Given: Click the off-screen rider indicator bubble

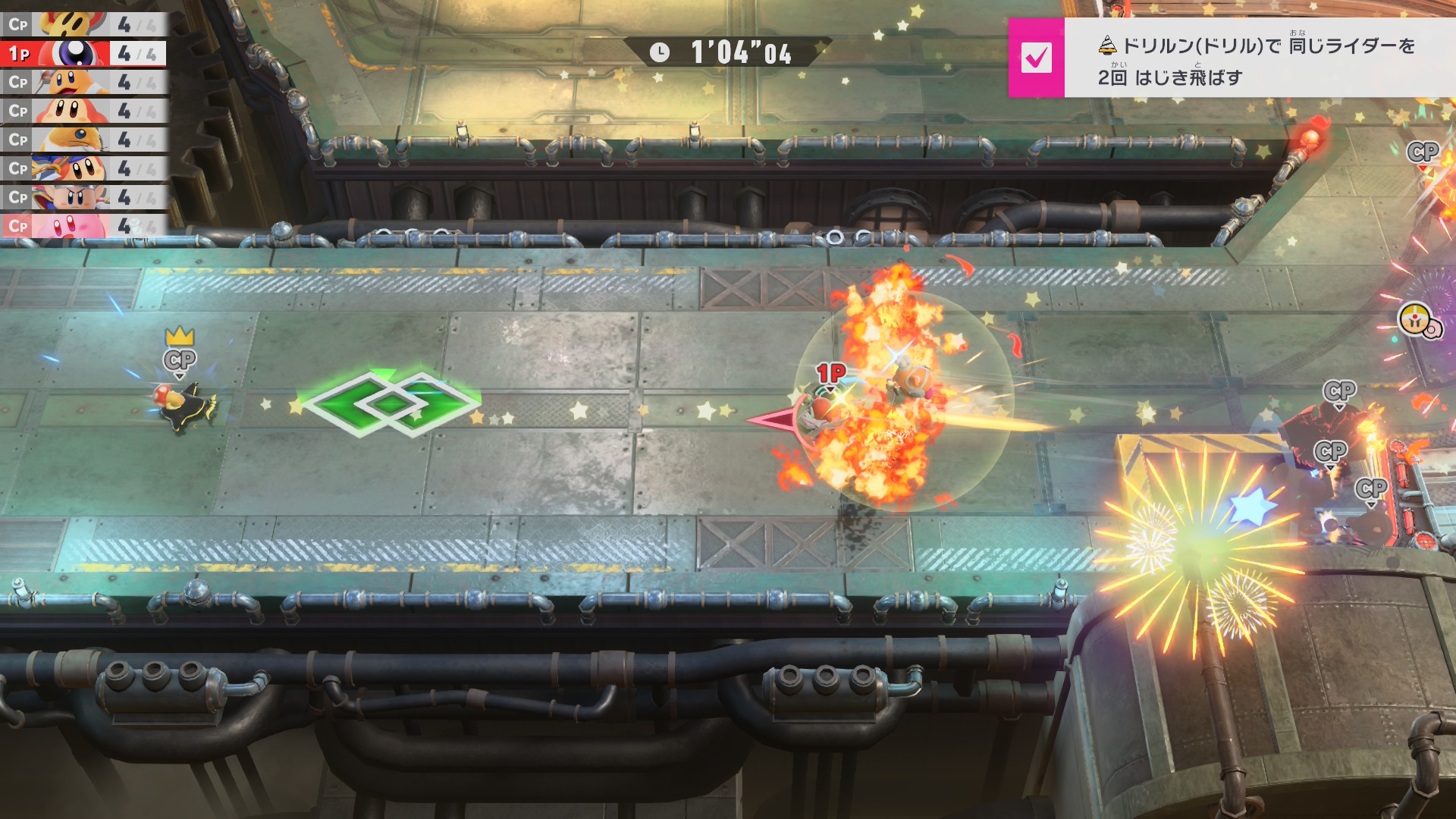Looking at the screenshot, I should [1417, 322].
